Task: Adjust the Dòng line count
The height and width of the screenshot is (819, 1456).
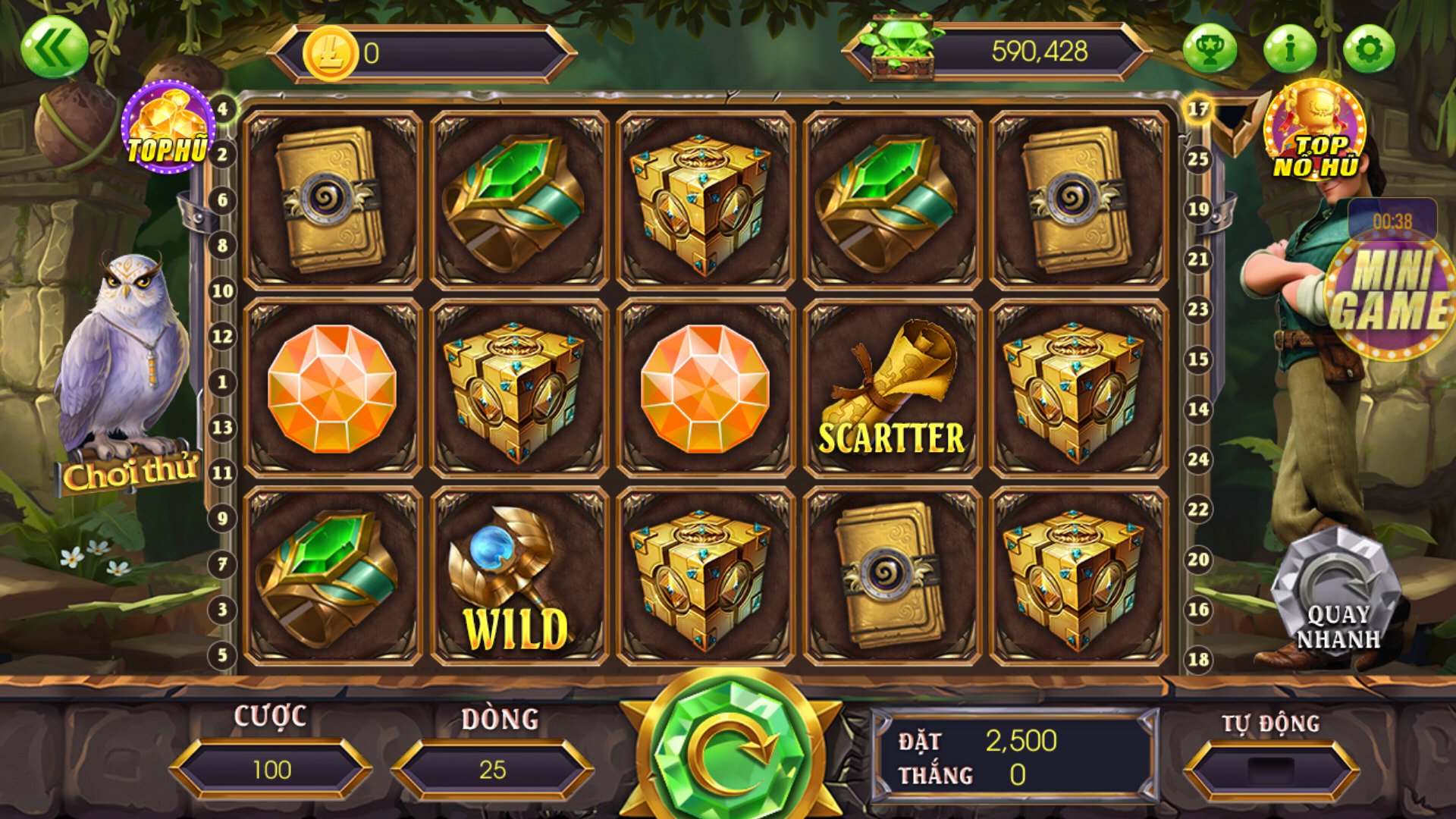Action: point(492,770)
